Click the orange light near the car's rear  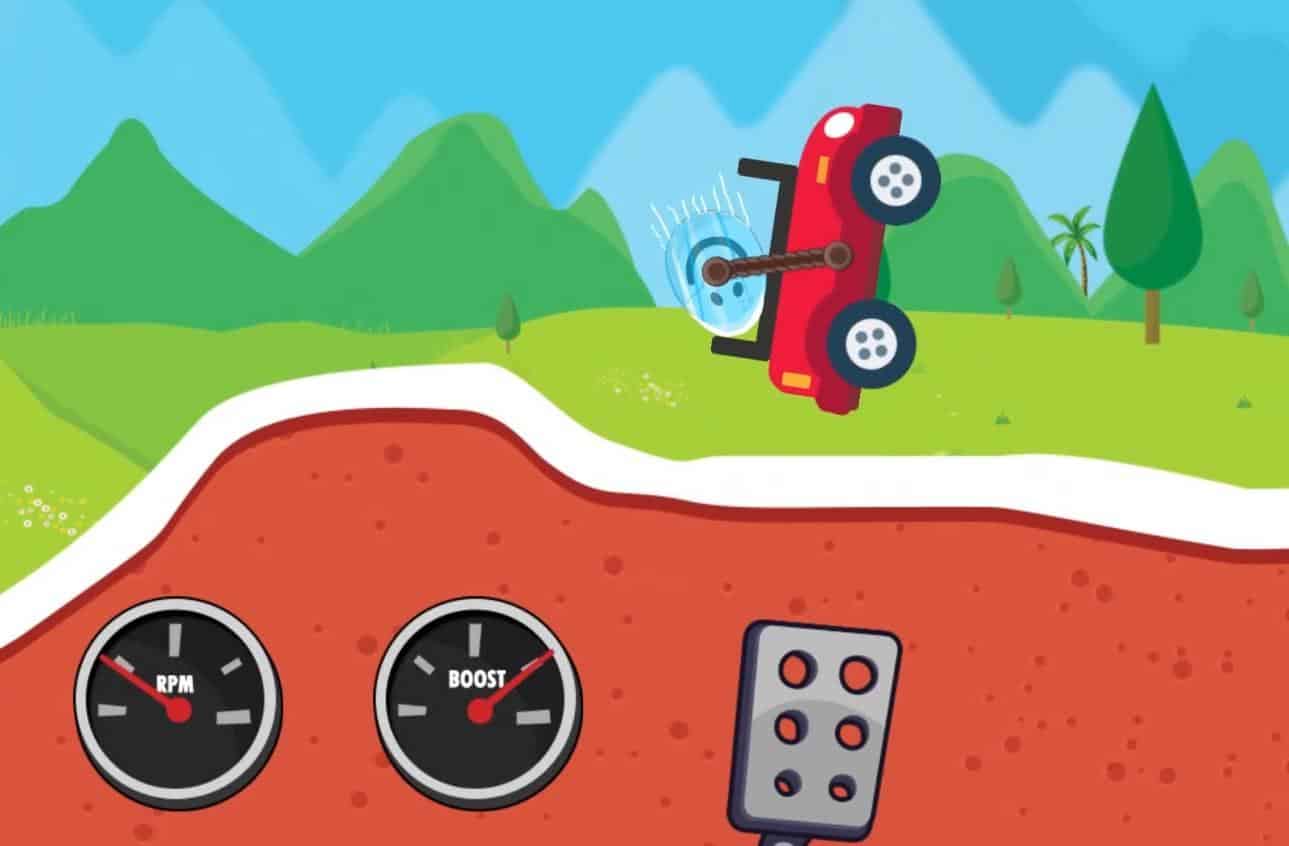[795, 377]
